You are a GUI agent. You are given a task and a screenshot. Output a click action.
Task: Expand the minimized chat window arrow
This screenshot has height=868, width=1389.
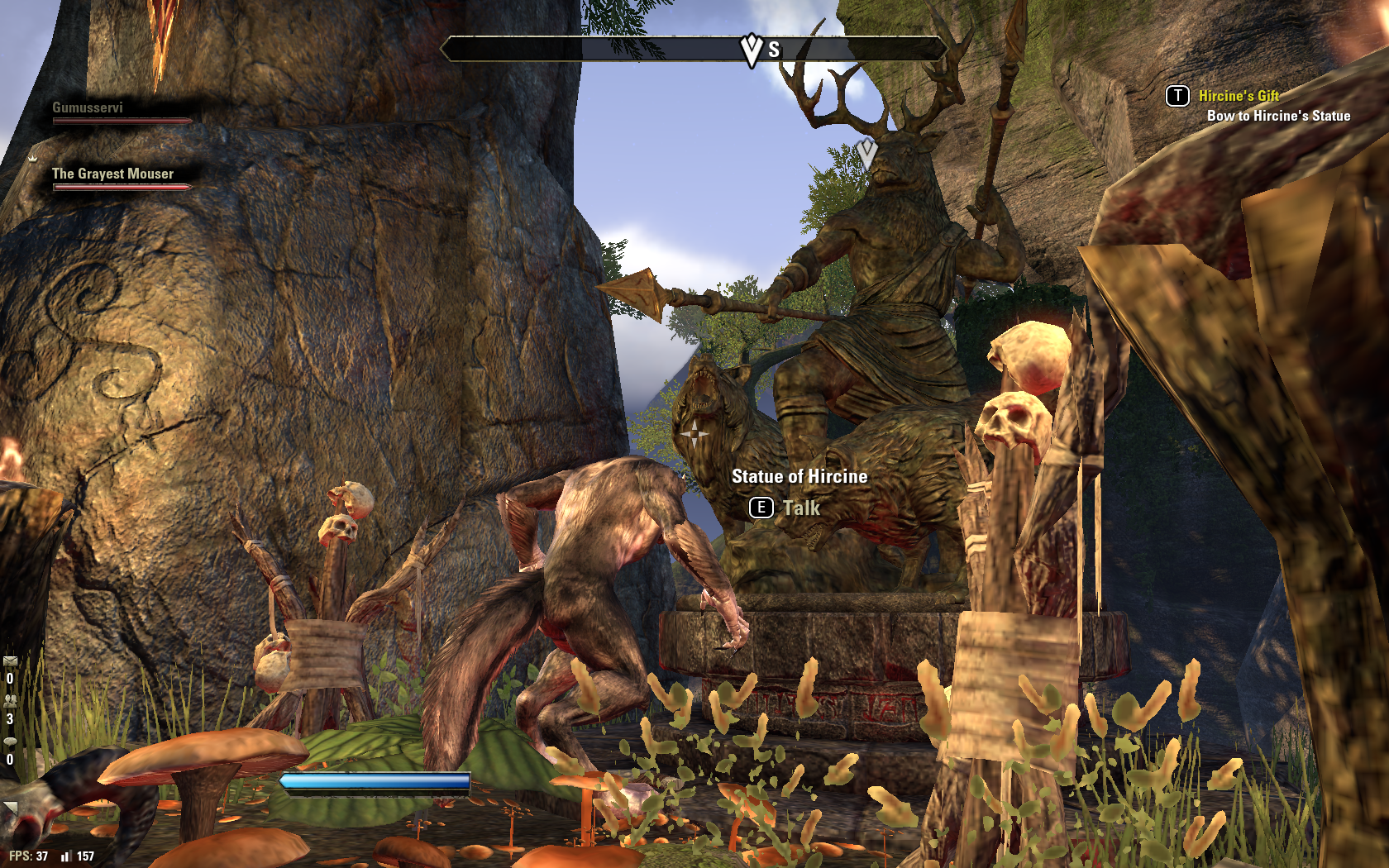(10, 808)
